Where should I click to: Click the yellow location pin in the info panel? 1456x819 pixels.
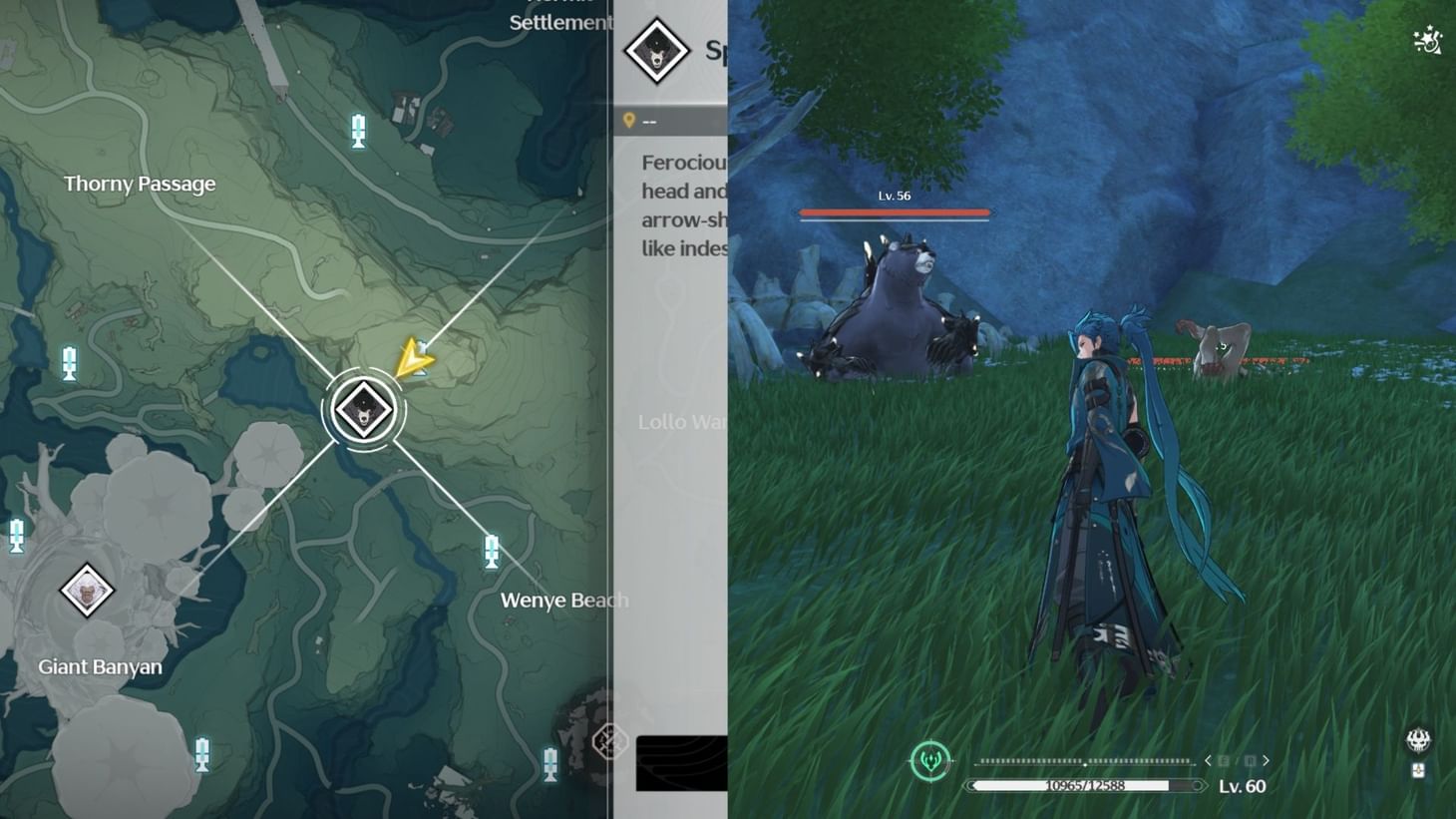(x=630, y=120)
